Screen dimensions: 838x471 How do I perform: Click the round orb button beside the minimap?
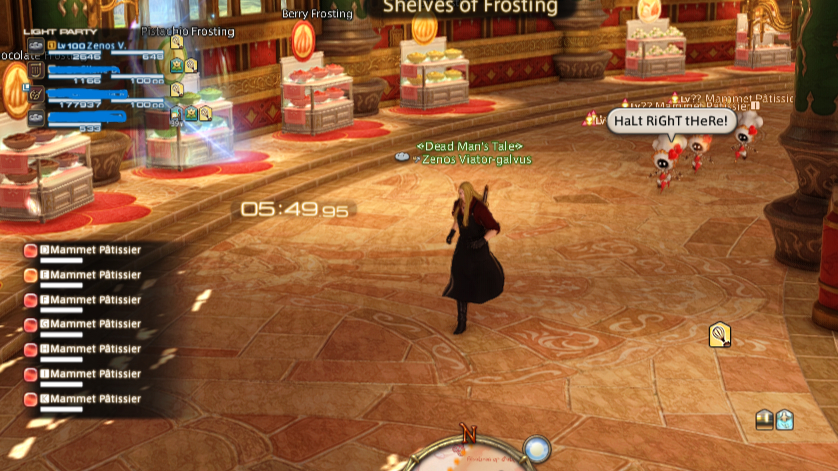(x=537, y=449)
